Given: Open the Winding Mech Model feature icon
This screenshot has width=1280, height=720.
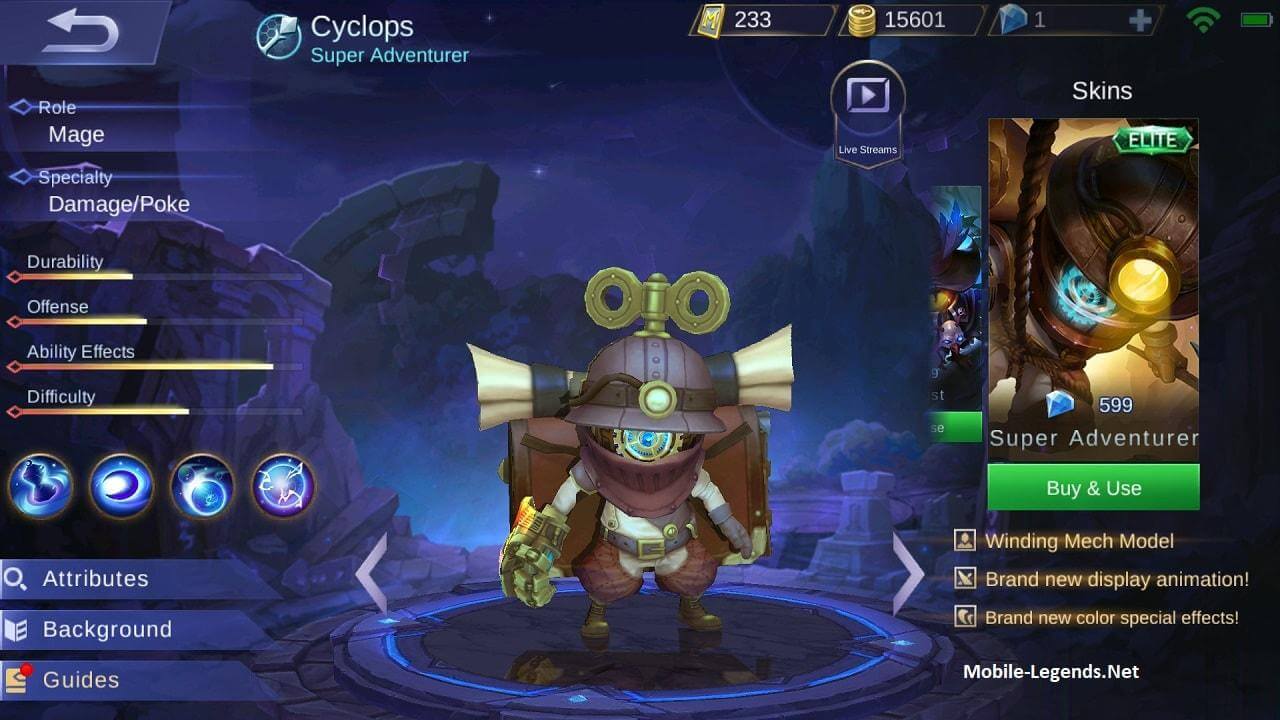Looking at the screenshot, I should [x=963, y=541].
